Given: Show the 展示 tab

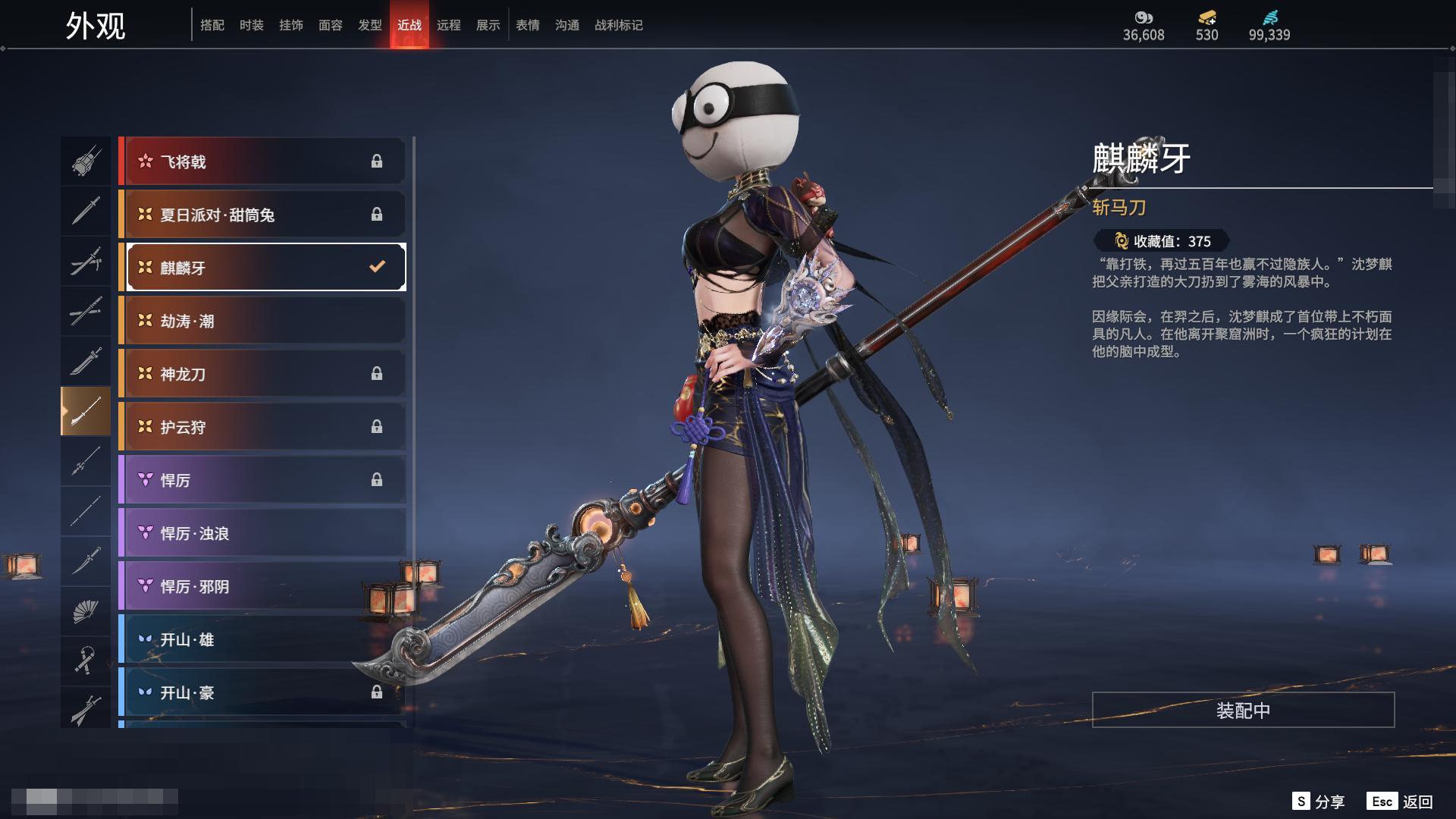Looking at the screenshot, I should tap(488, 26).
